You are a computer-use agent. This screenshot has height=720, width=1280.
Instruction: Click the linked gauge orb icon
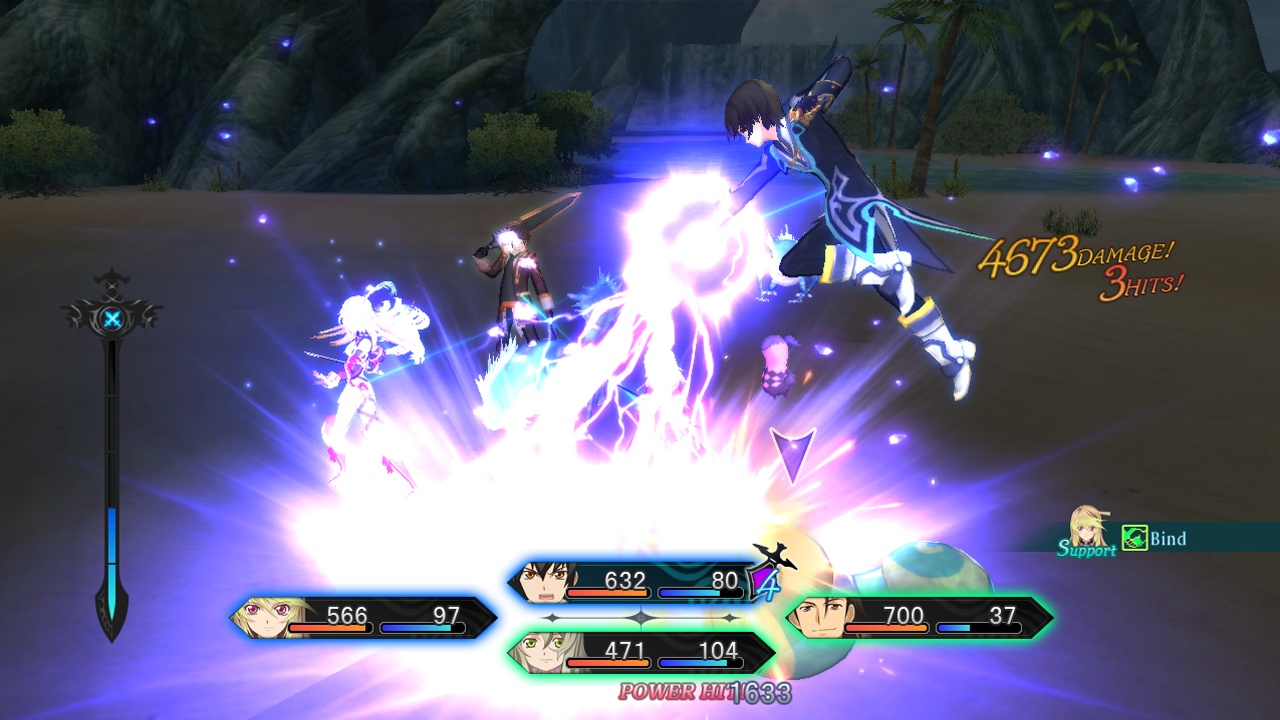pos(113,320)
